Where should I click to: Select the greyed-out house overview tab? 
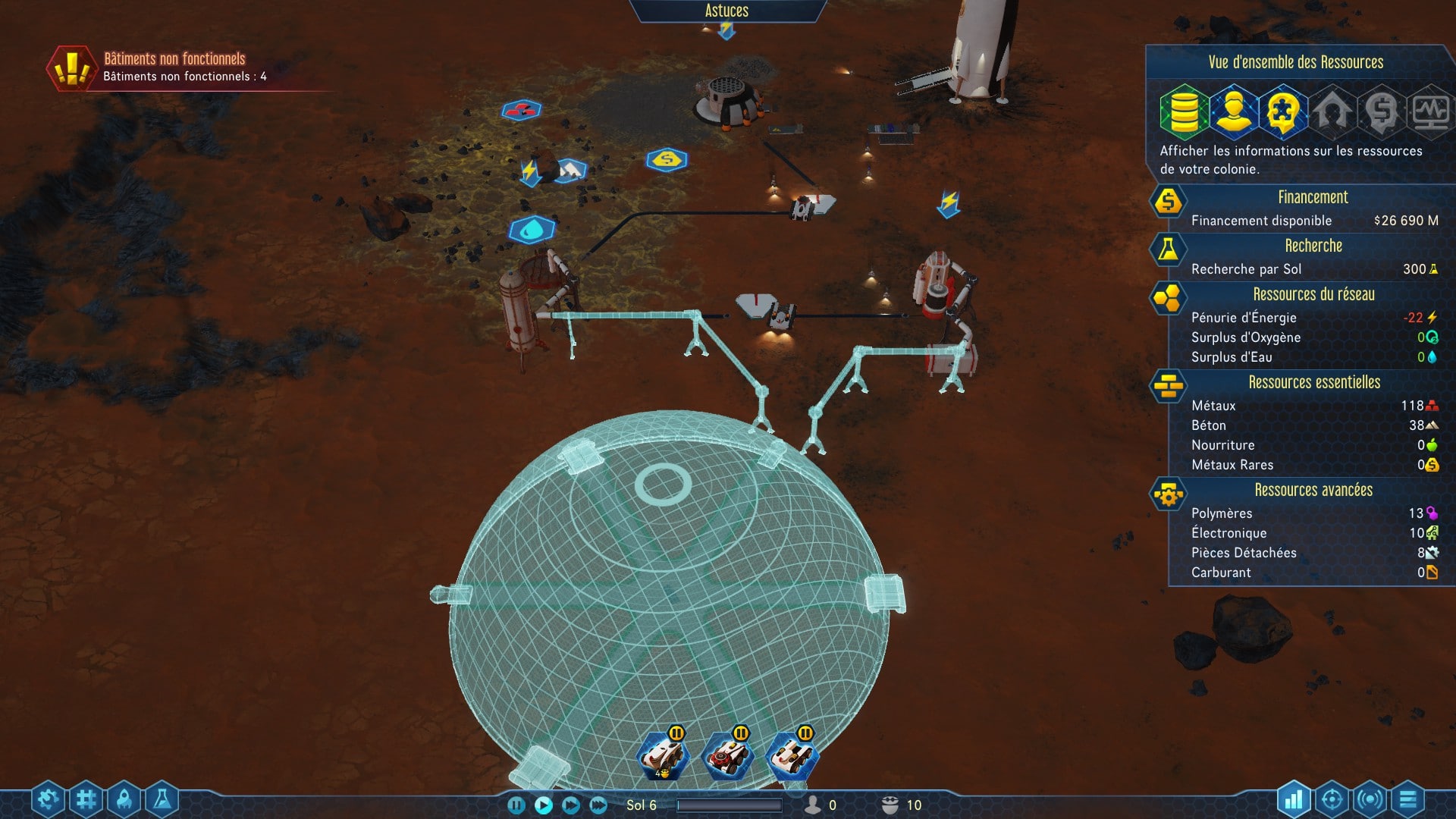pos(1332,111)
